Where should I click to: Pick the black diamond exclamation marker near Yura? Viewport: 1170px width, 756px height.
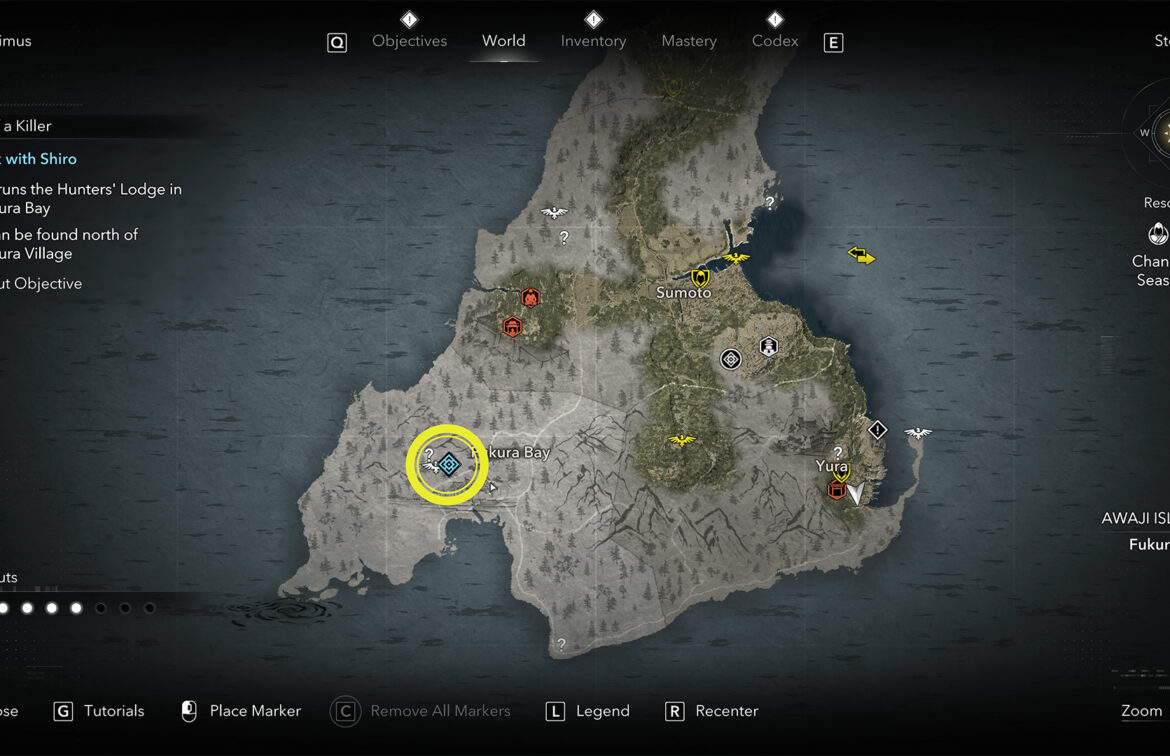pyautogui.click(x=877, y=430)
